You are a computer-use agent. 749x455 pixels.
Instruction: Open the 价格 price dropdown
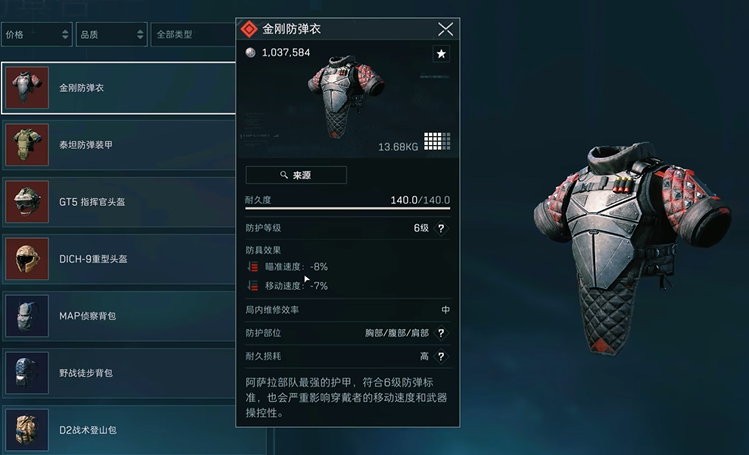tap(36, 35)
